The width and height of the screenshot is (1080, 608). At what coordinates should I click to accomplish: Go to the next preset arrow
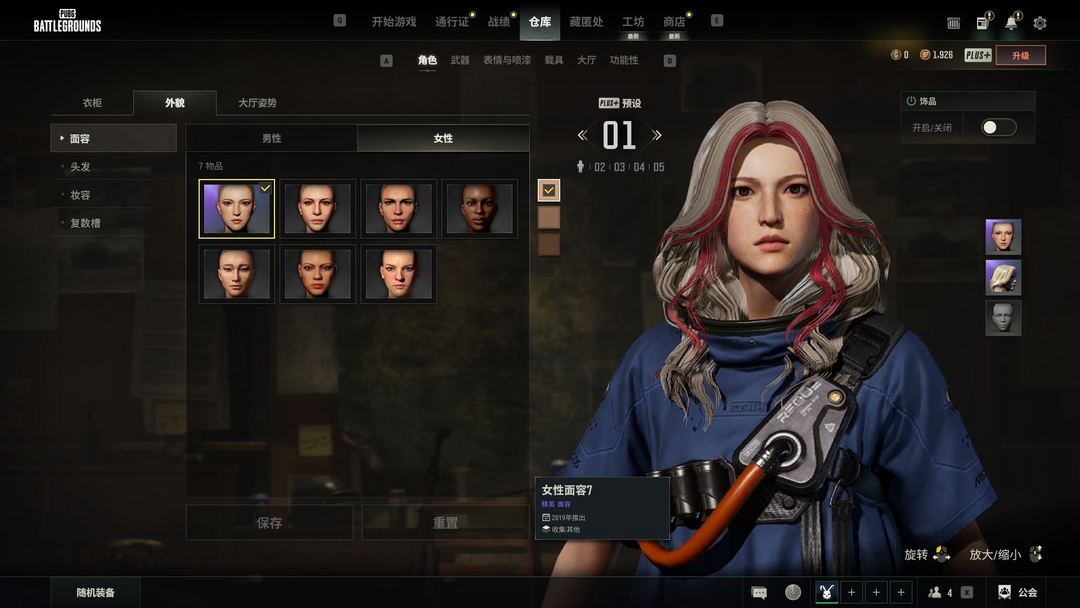coord(657,135)
